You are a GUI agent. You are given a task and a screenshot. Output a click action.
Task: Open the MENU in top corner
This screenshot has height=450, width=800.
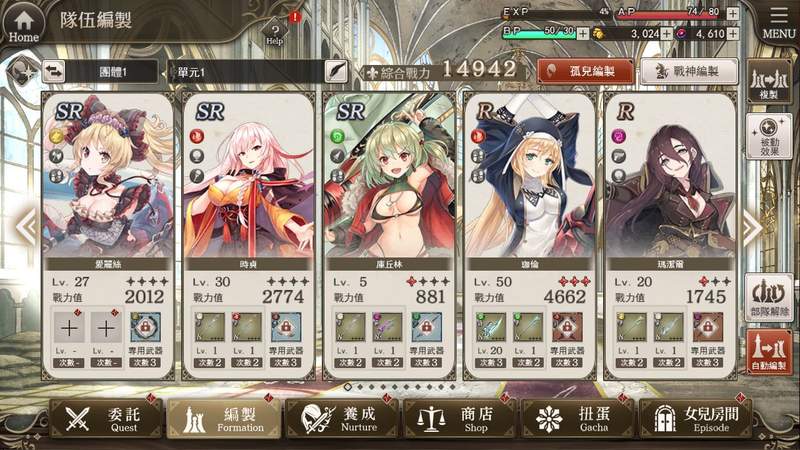click(778, 22)
